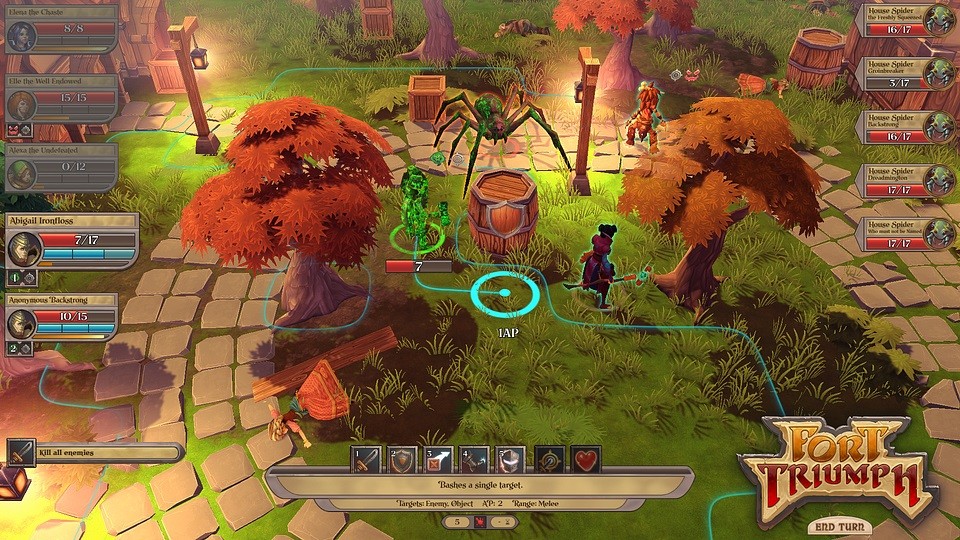Click the red heart ability icon
The image size is (960, 540).
click(x=586, y=460)
